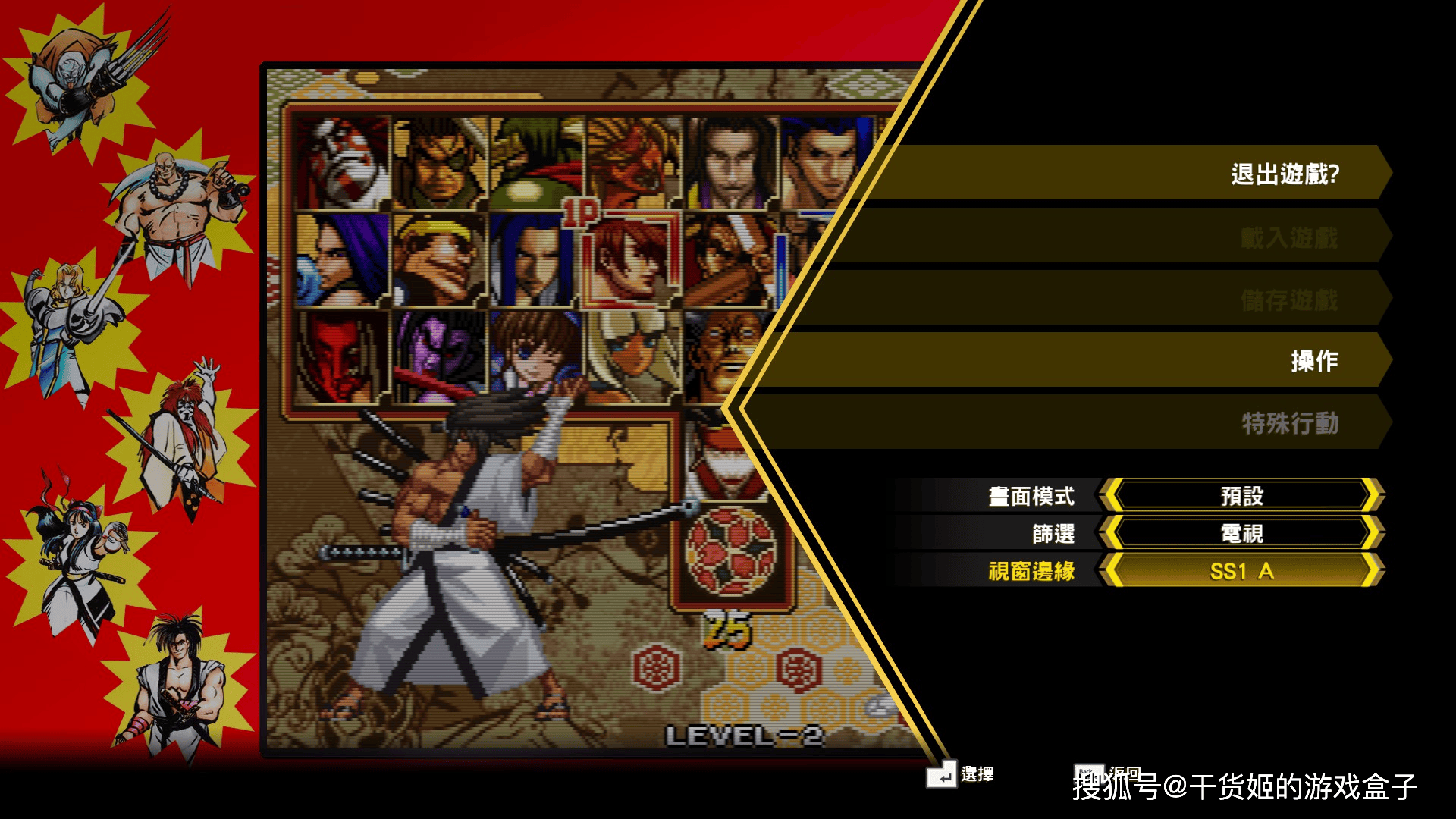Click the right arrow of 視窗邊緣
The height and width of the screenshot is (819, 1456).
click(x=1371, y=571)
